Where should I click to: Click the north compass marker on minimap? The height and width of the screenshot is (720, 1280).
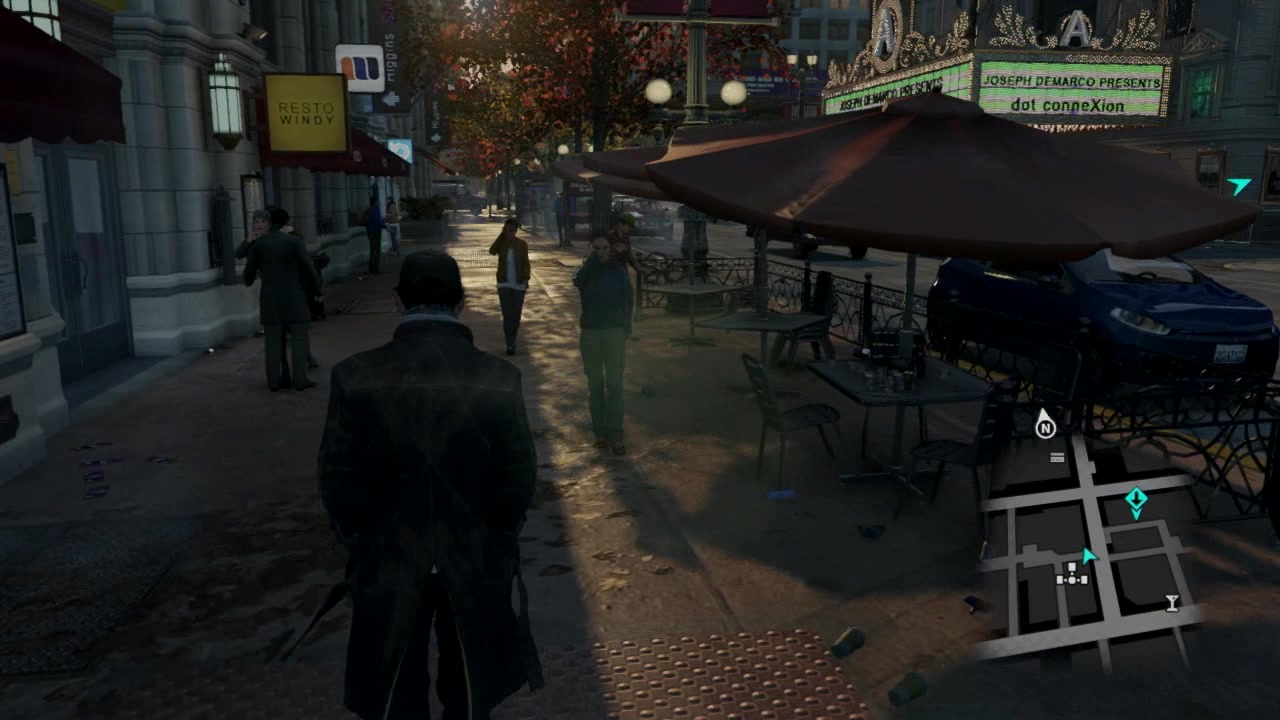[1045, 426]
